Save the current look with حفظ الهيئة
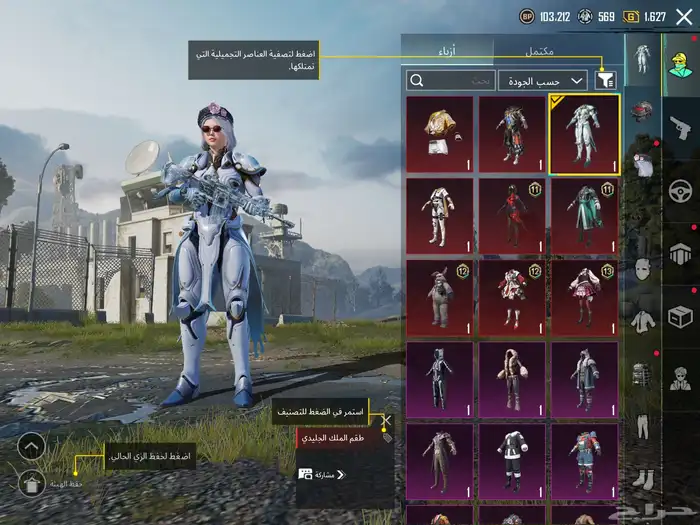This screenshot has width=700, height=525. click(33, 484)
